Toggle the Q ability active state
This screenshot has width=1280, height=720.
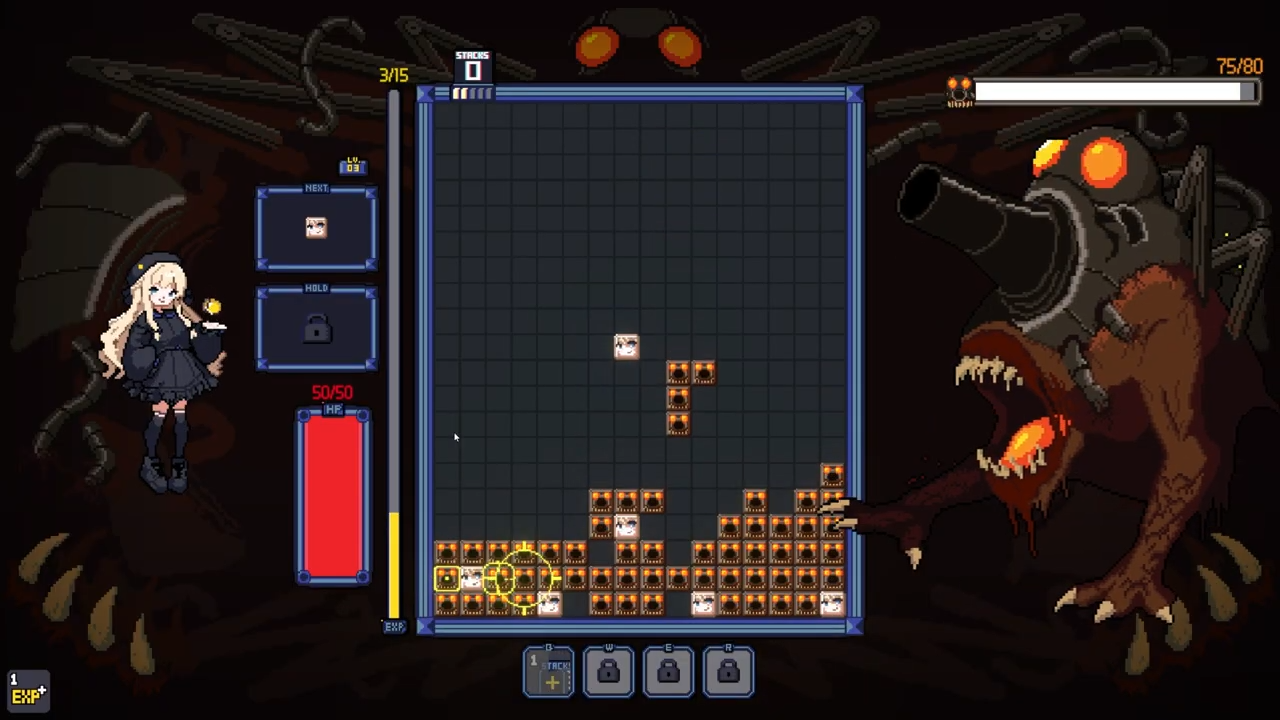pyautogui.click(x=548, y=670)
